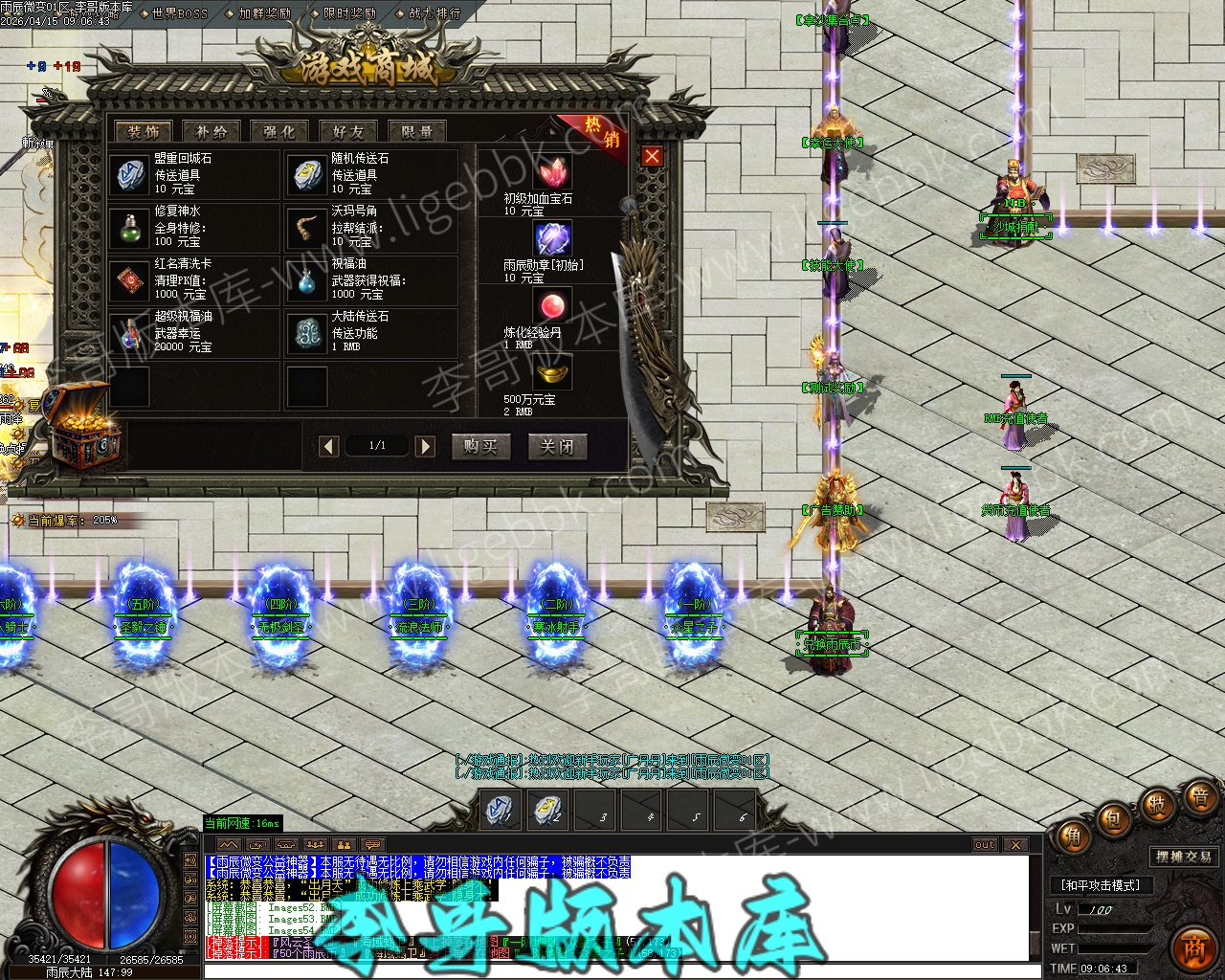Switch to the 好友 shop tab
The height and width of the screenshot is (980, 1225).
point(348,132)
